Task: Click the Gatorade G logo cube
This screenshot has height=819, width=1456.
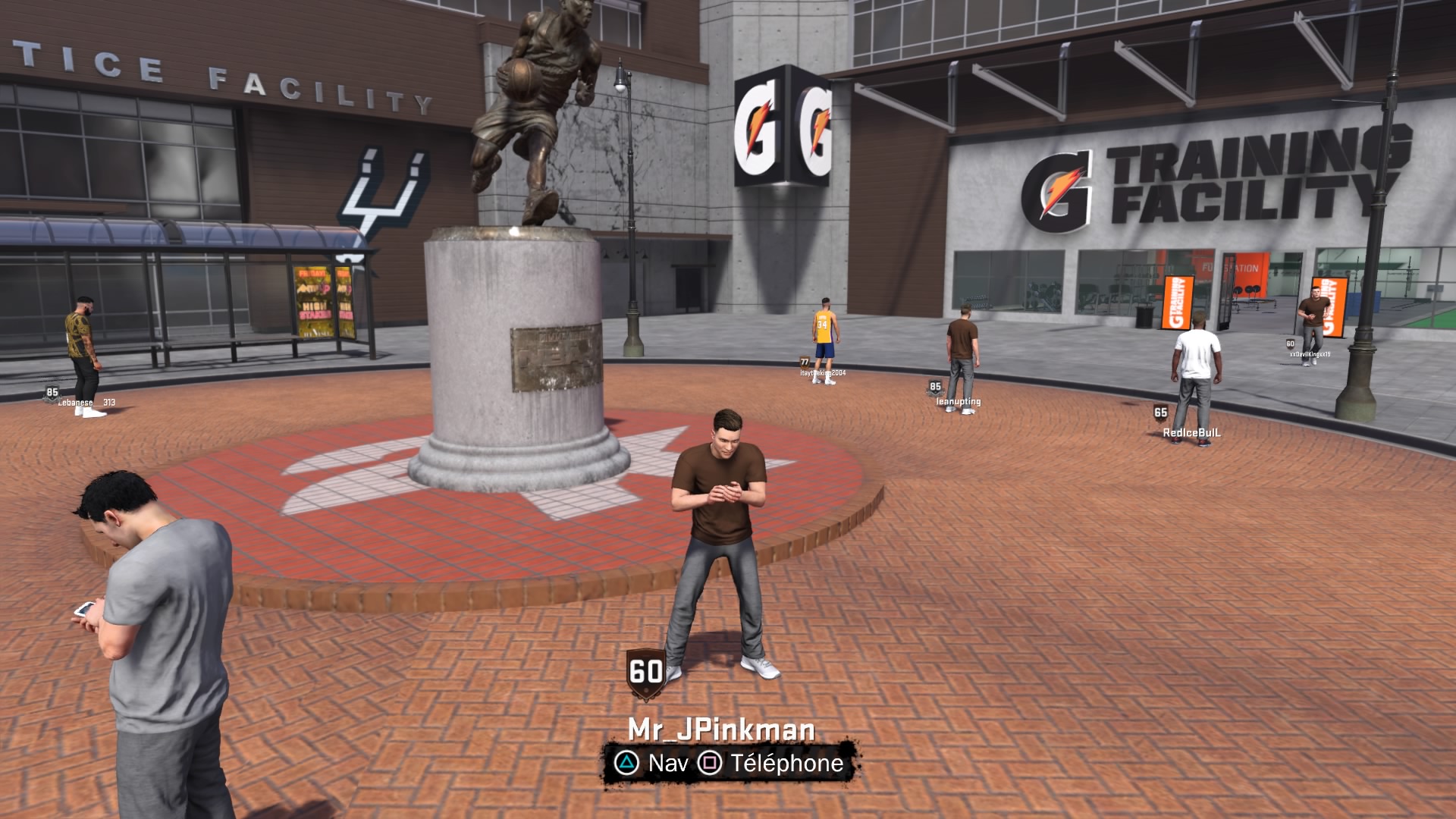Action: tap(785, 125)
